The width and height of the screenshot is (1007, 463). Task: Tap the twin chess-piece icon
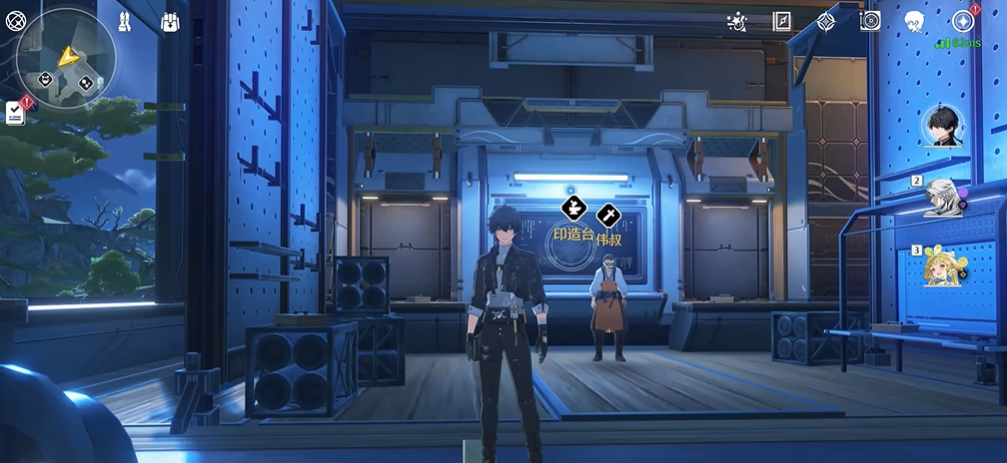pos(124,21)
